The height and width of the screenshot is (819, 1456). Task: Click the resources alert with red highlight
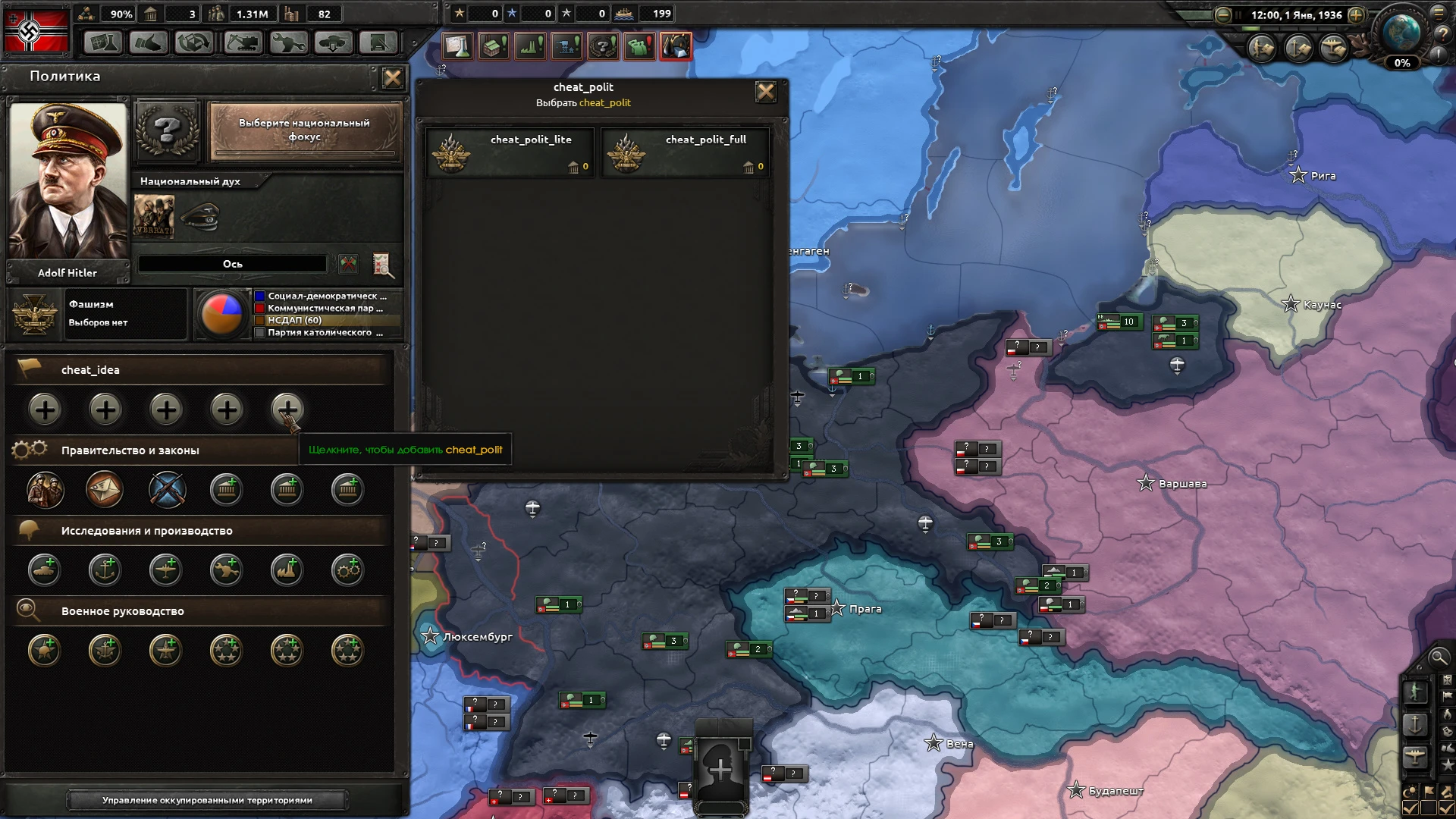tap(675, 46)
